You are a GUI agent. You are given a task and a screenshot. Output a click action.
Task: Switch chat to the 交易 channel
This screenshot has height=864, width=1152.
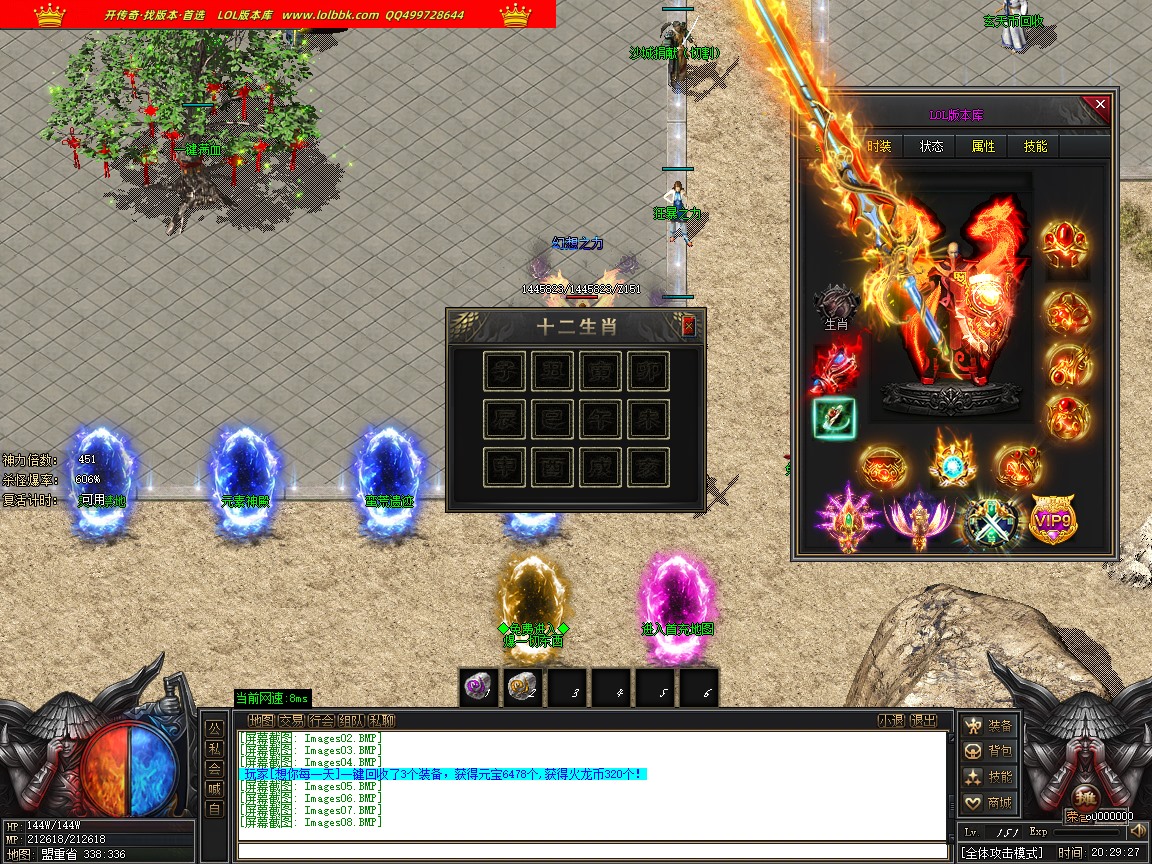click(x=291, y=720)
